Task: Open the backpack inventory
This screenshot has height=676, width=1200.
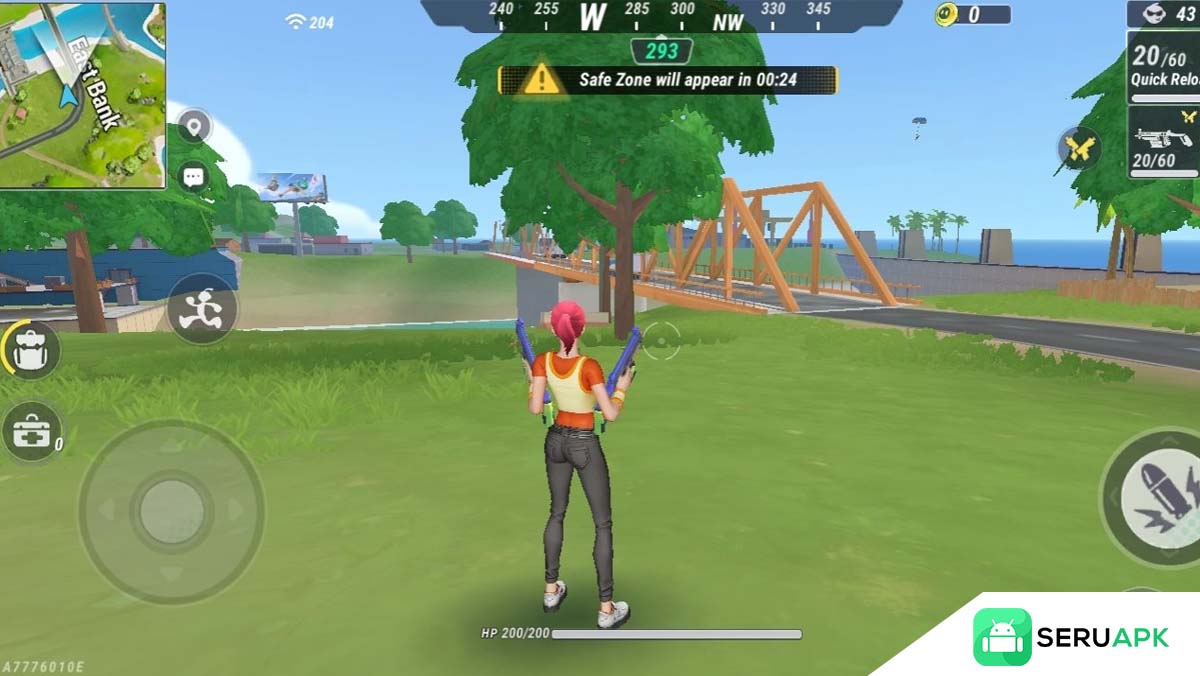Action: (32, 350)
